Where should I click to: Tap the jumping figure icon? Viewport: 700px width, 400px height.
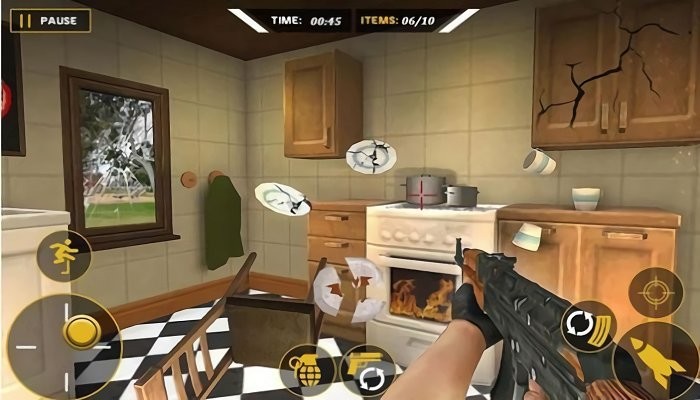[64, 256]
